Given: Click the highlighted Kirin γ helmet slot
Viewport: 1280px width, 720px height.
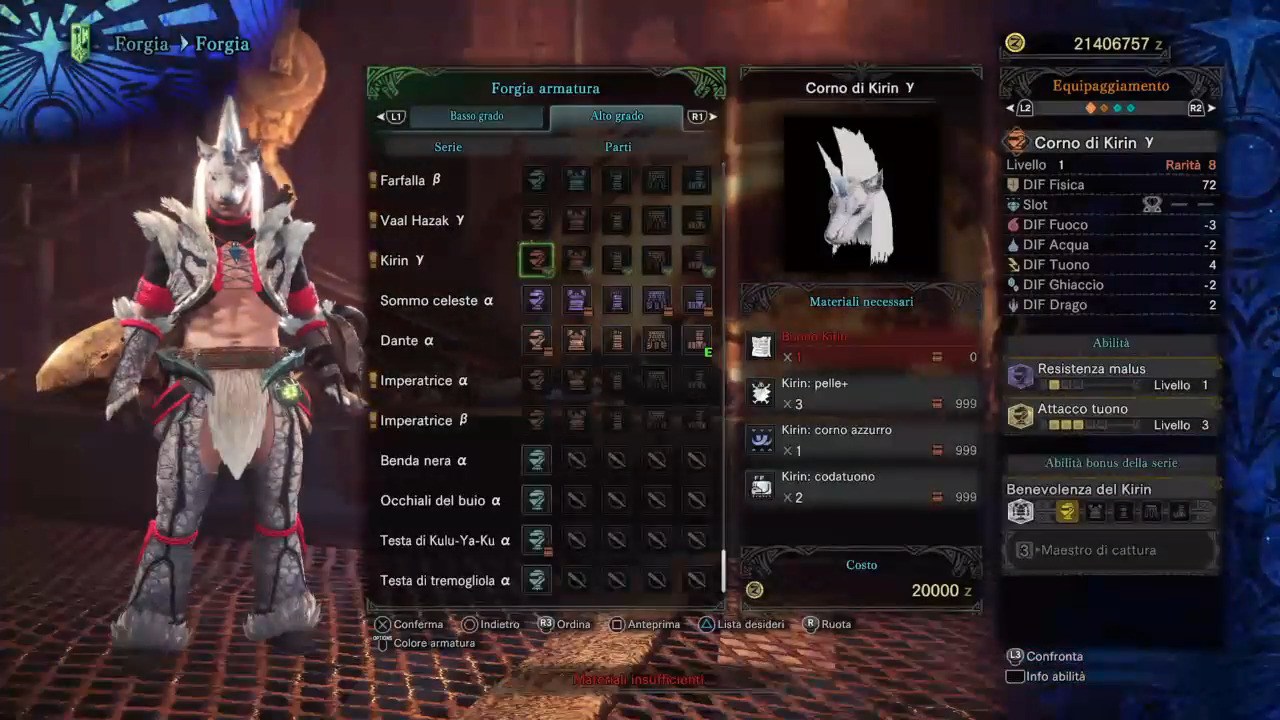Looking at the screenshot, I should 537,261.
